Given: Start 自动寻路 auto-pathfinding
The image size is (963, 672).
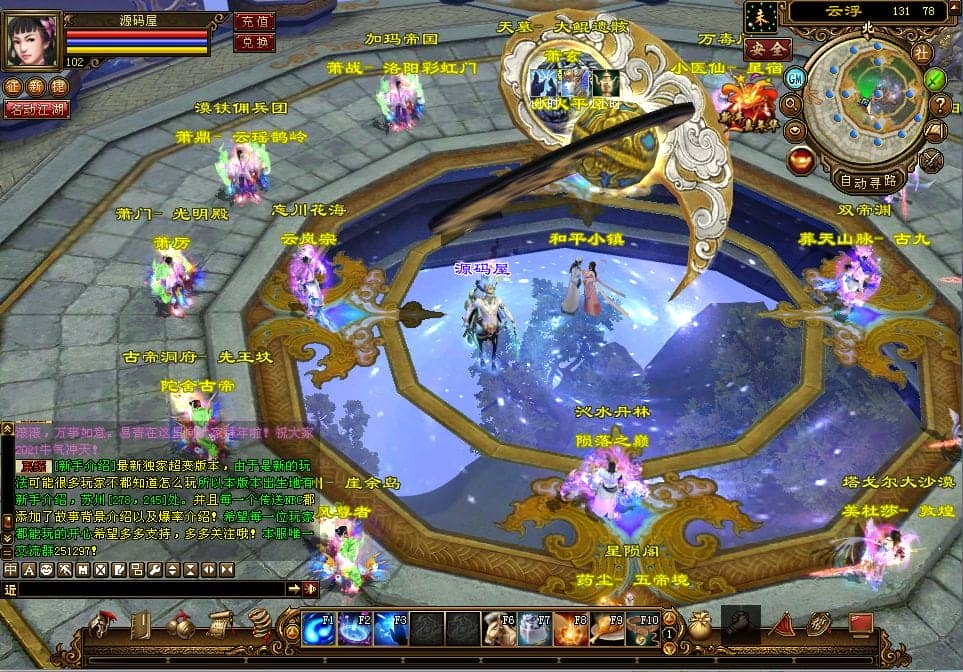Looking at the screenshot, I should click(867, 182).
